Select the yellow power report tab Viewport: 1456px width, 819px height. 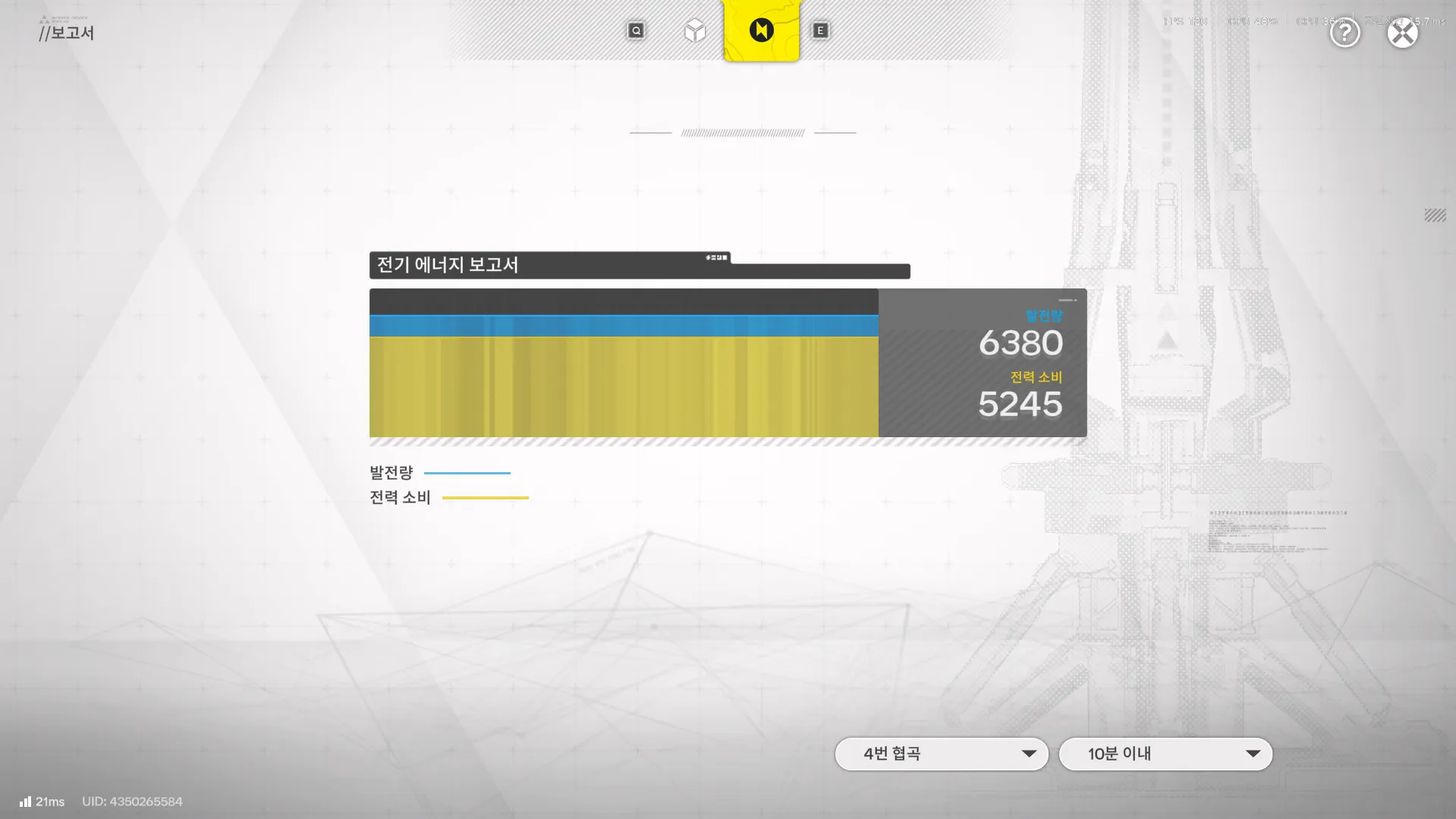point(761,30)
